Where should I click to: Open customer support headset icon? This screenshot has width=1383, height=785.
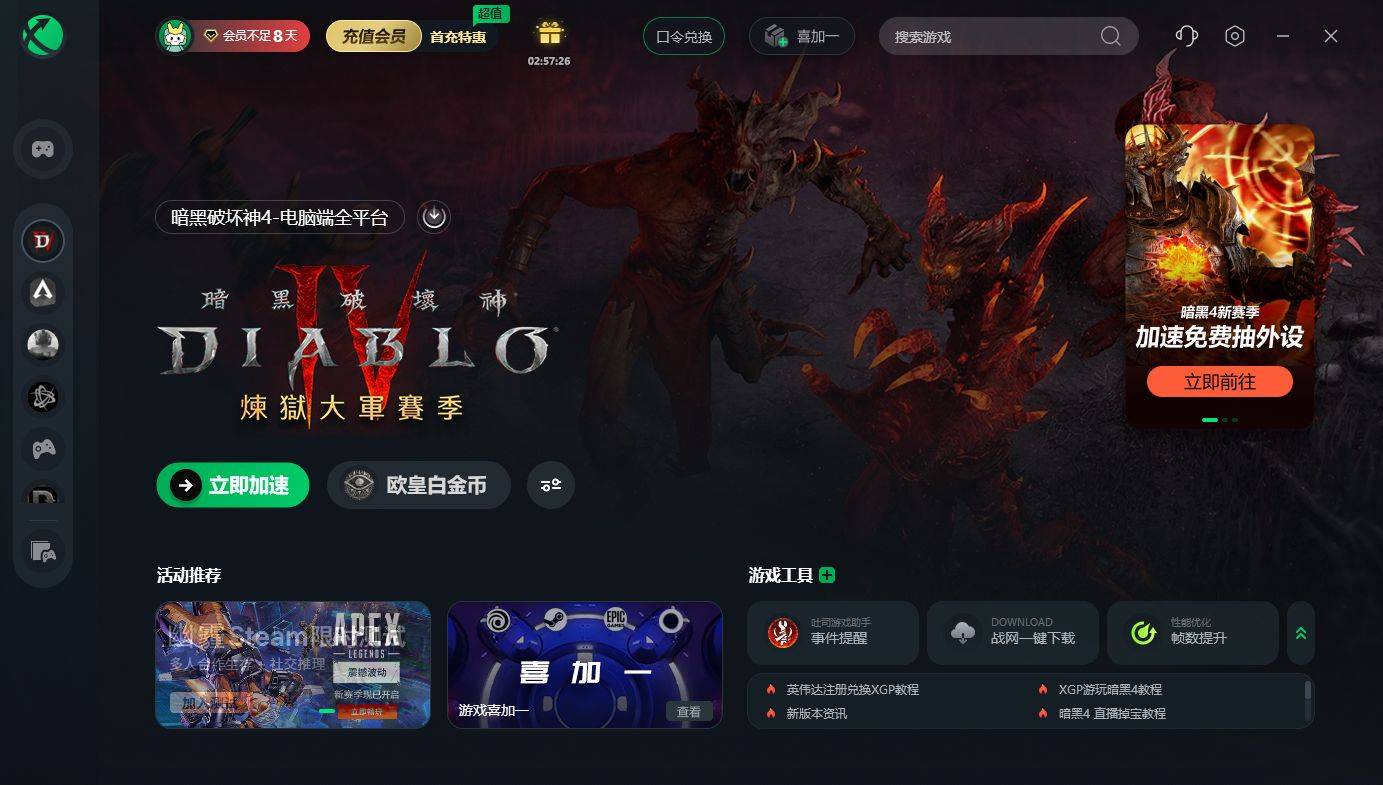pos(1186,36)
